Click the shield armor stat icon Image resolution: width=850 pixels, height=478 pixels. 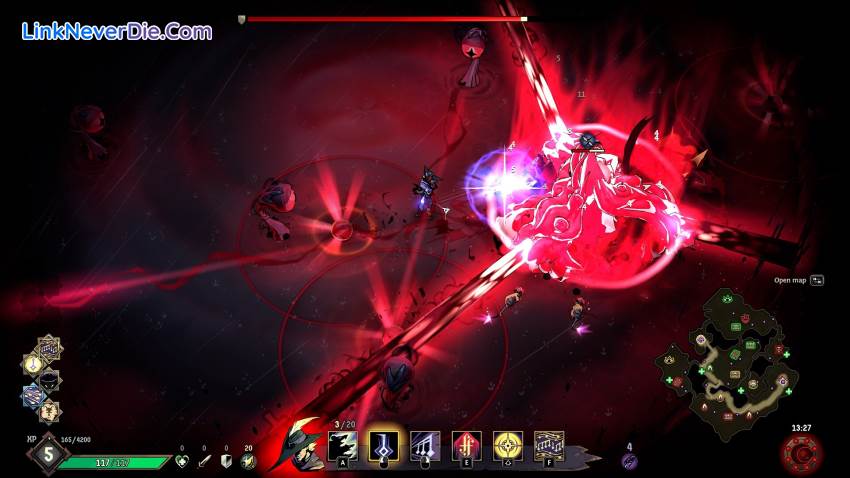226,461
